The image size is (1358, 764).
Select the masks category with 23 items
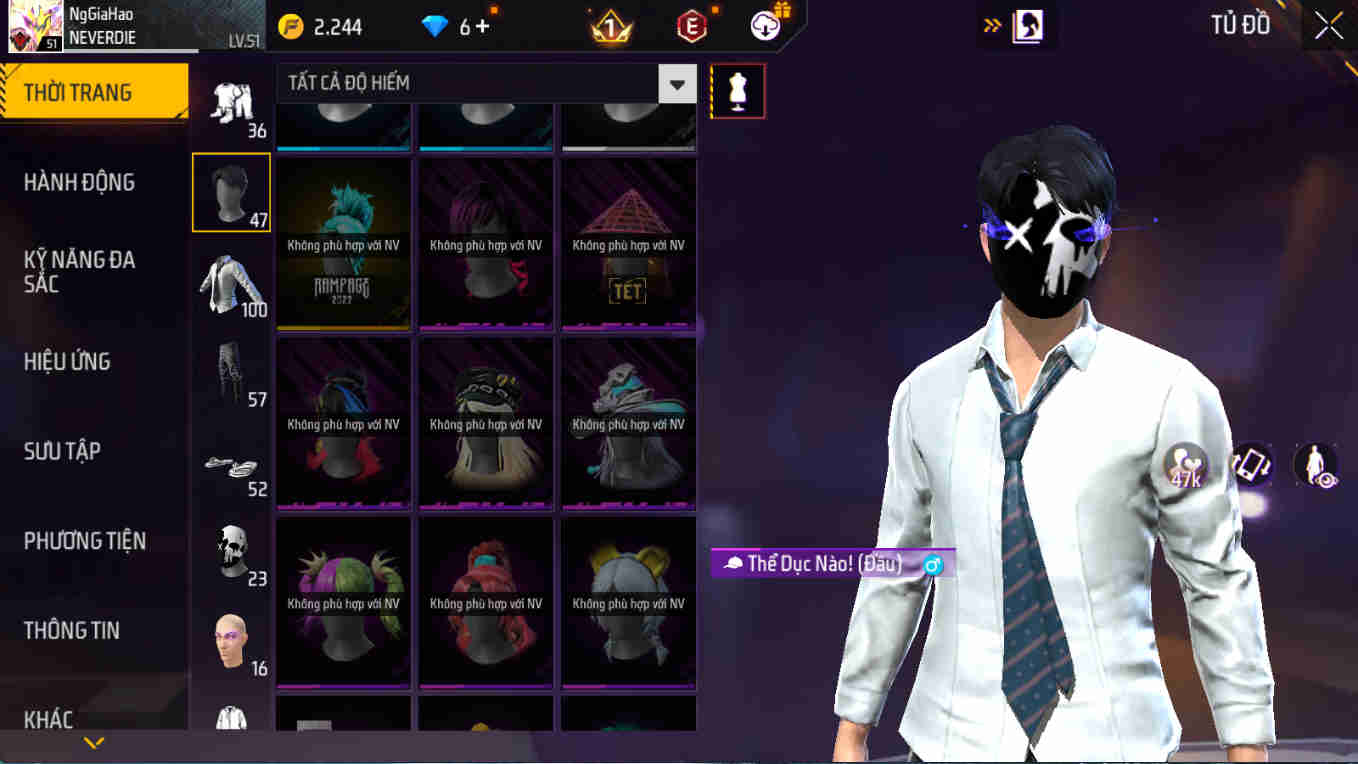click(x=231, y=550)
